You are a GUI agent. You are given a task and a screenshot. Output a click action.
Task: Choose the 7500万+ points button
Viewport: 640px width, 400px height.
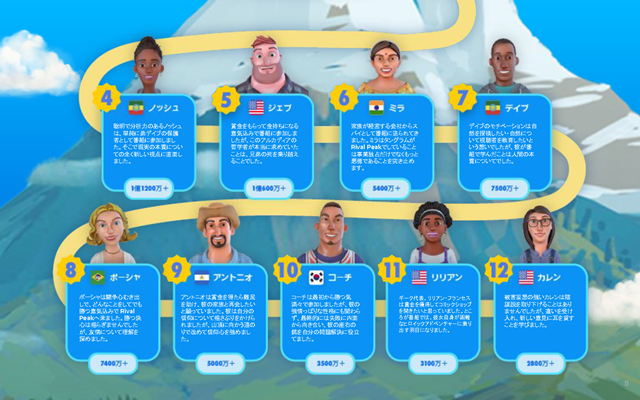[502, 187]
